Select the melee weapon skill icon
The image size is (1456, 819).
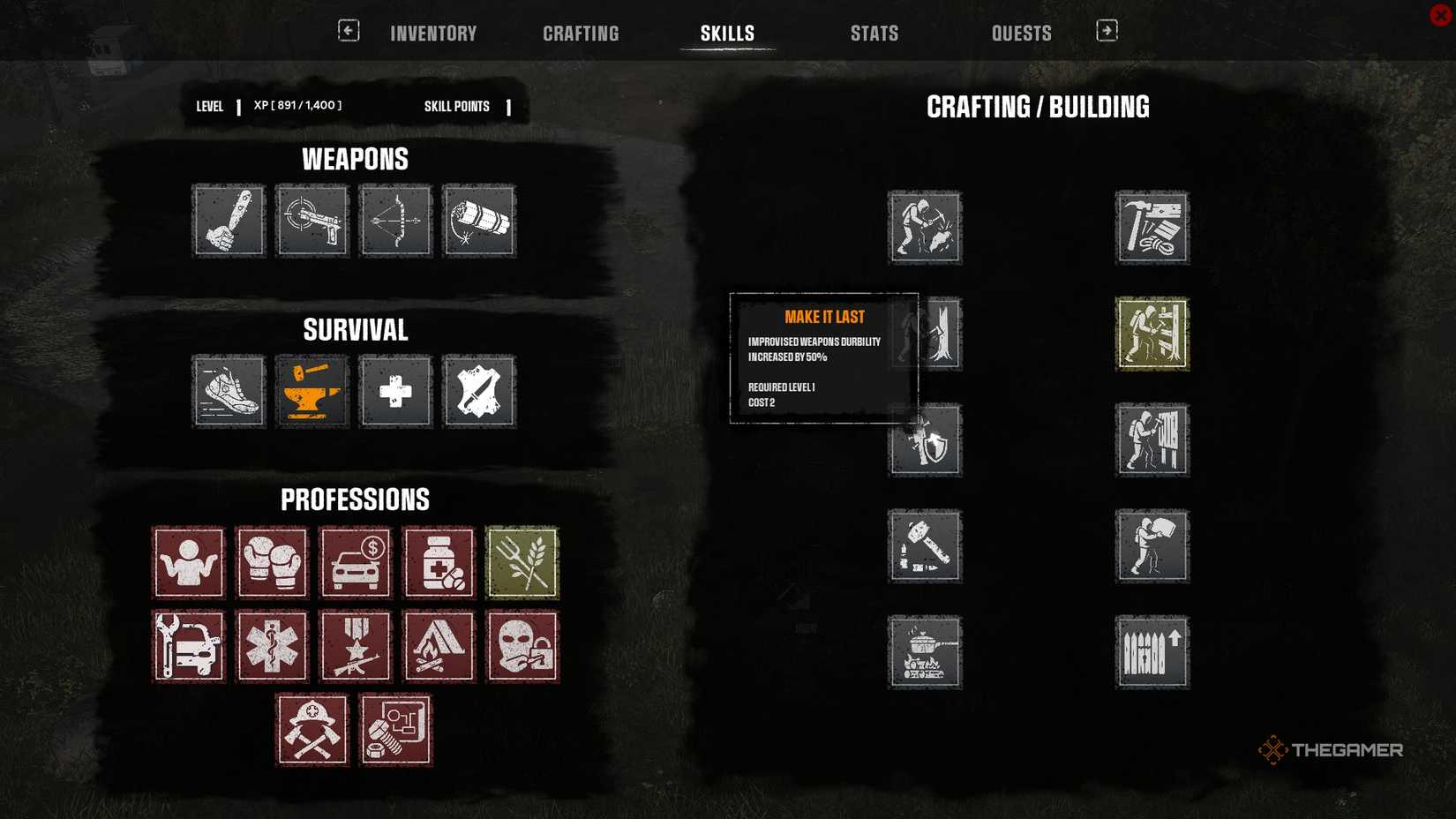[229, 221]
